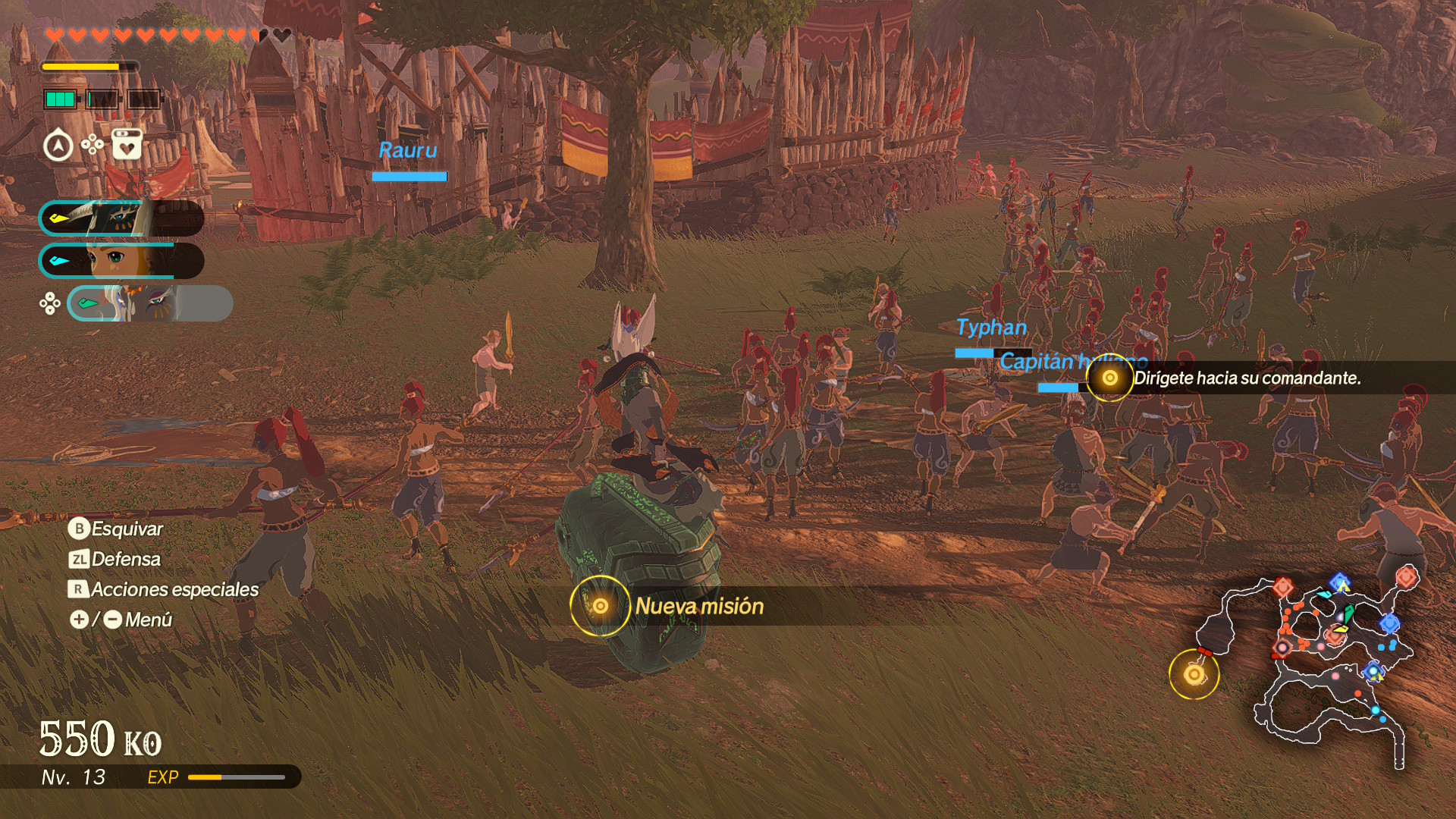Switch to the top character portrait
This screenshot has width=1456, height=819.
[121, 218]
